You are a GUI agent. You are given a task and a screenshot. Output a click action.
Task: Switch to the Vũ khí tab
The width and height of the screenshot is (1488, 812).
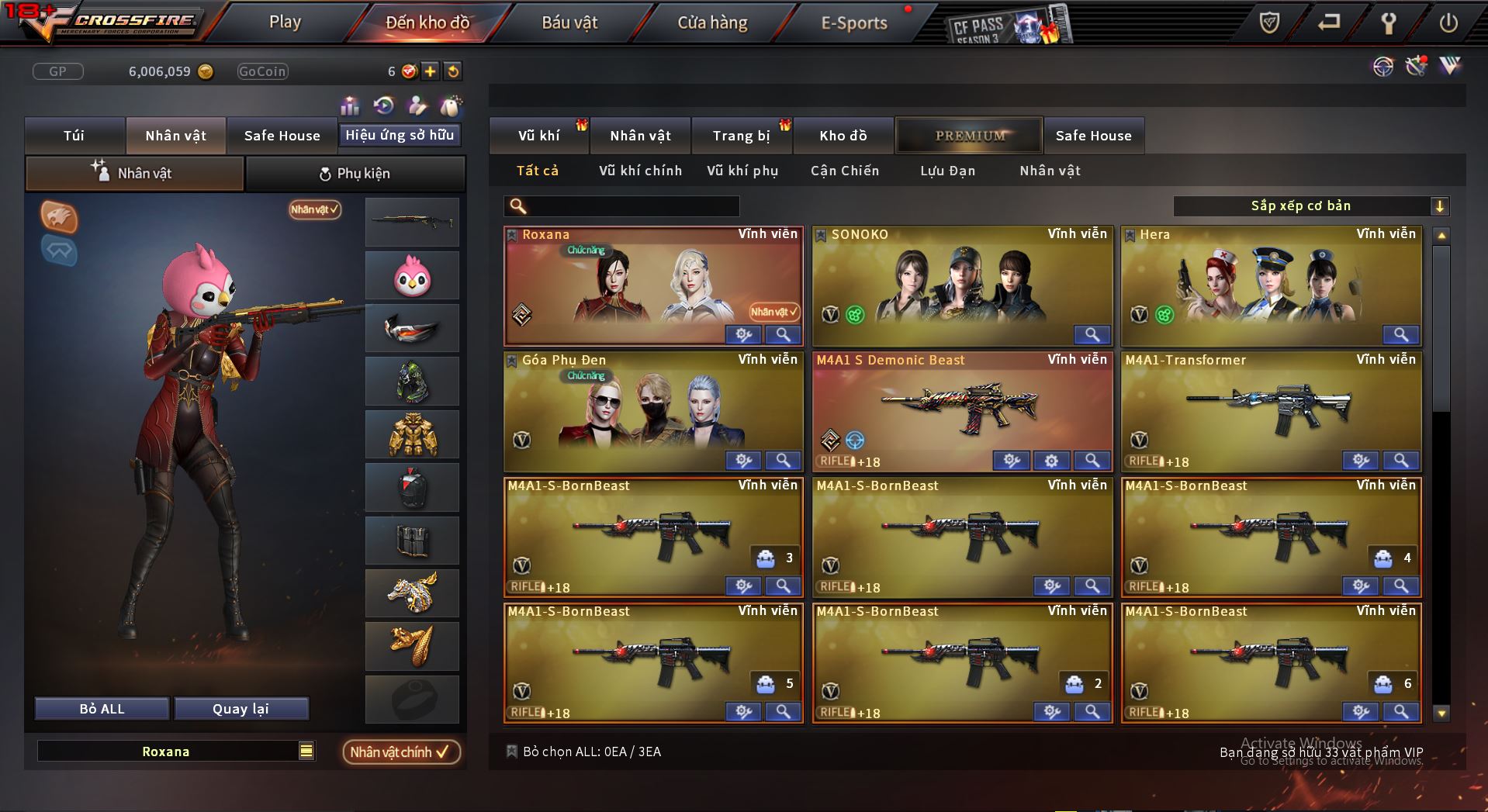click(538, 136)
